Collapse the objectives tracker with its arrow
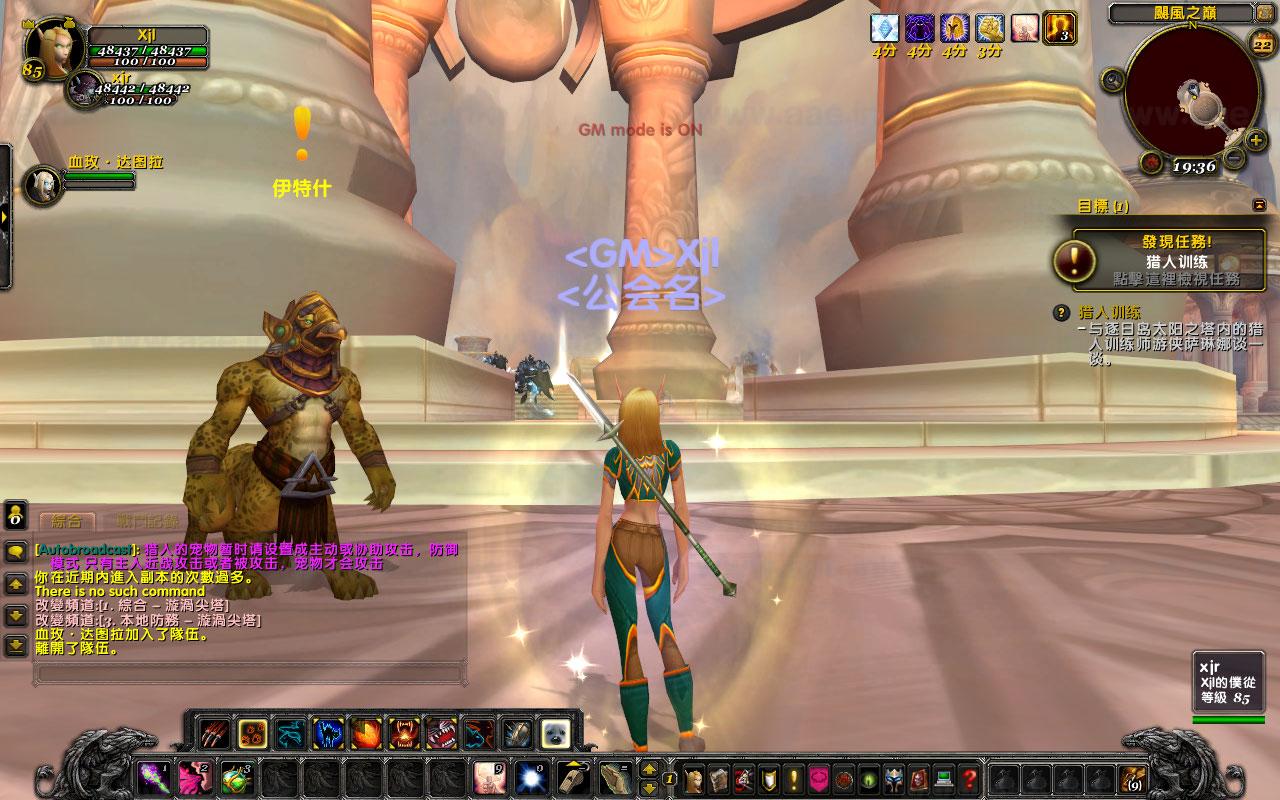The image size is (1280, 800). pyautogui.click(x=1258, y=205)
